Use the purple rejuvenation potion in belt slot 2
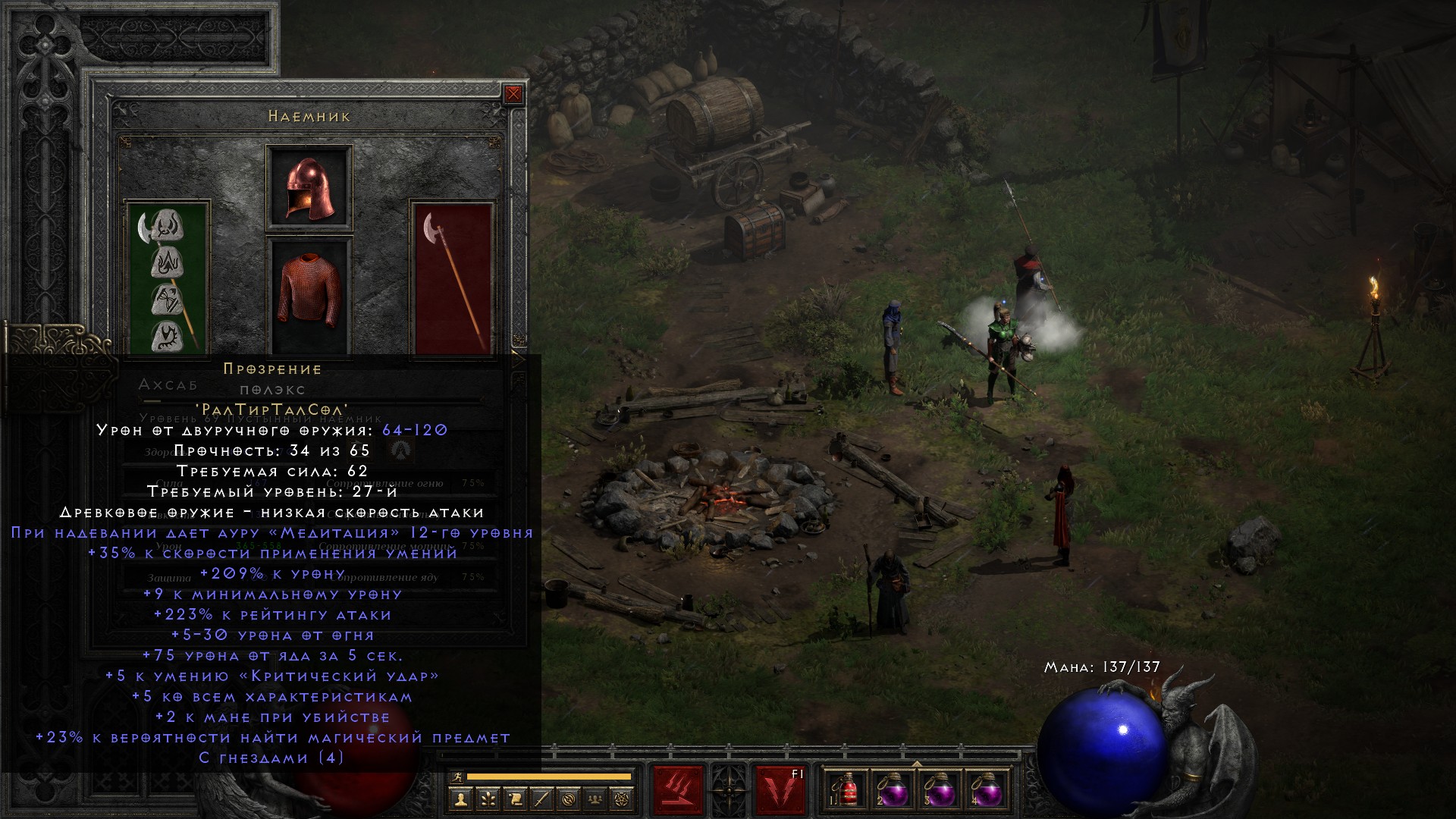Image resolution: width=1456 pixels, height=819 pixels. [x=892, y=790]
